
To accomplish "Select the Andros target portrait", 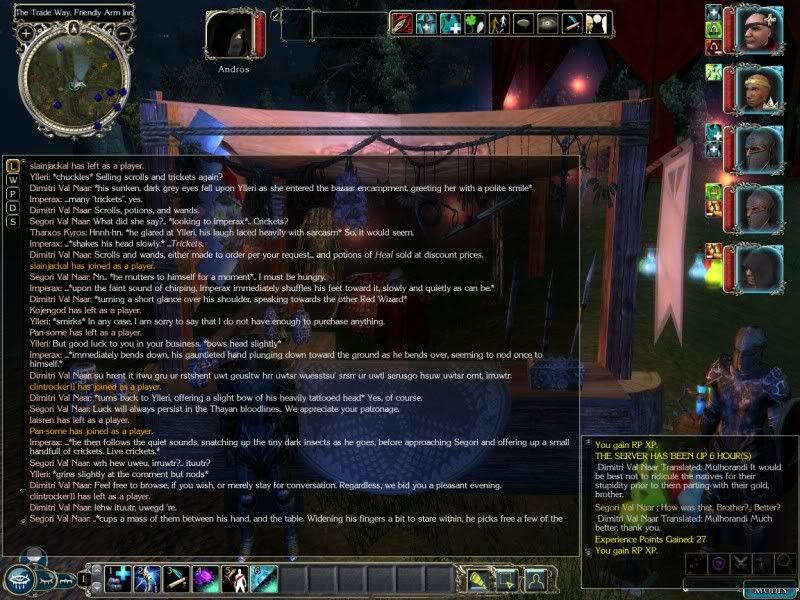I will (231, 35).
